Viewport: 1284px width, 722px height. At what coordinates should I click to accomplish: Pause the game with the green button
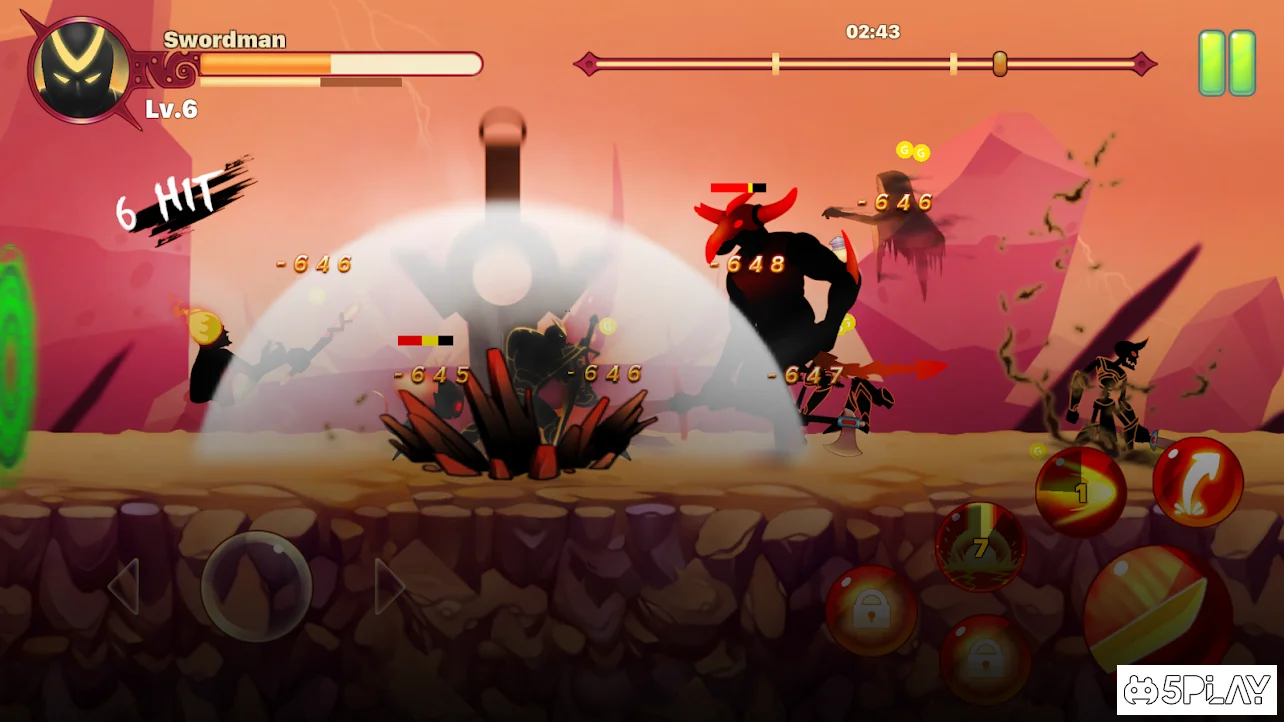(1227, 63)
